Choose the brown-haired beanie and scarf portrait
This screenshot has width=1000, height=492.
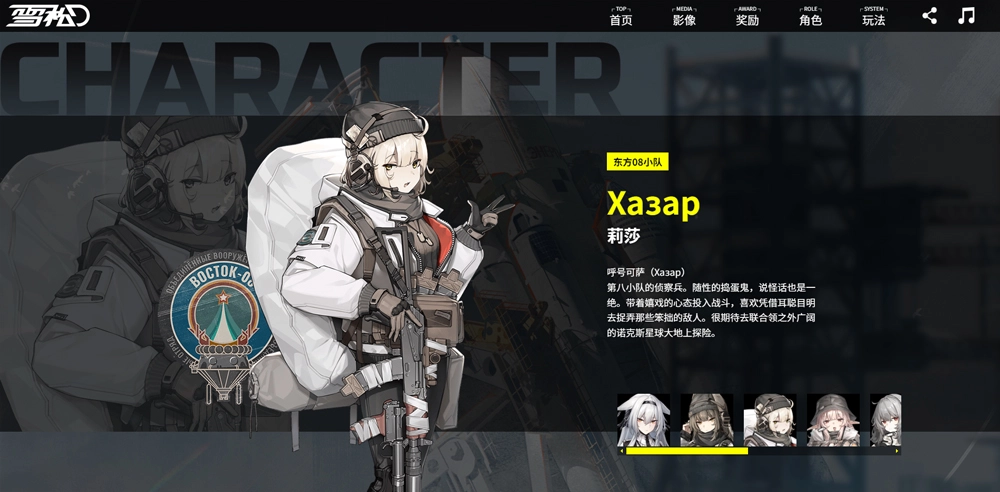pyautogui.click(x=707, y=419)
